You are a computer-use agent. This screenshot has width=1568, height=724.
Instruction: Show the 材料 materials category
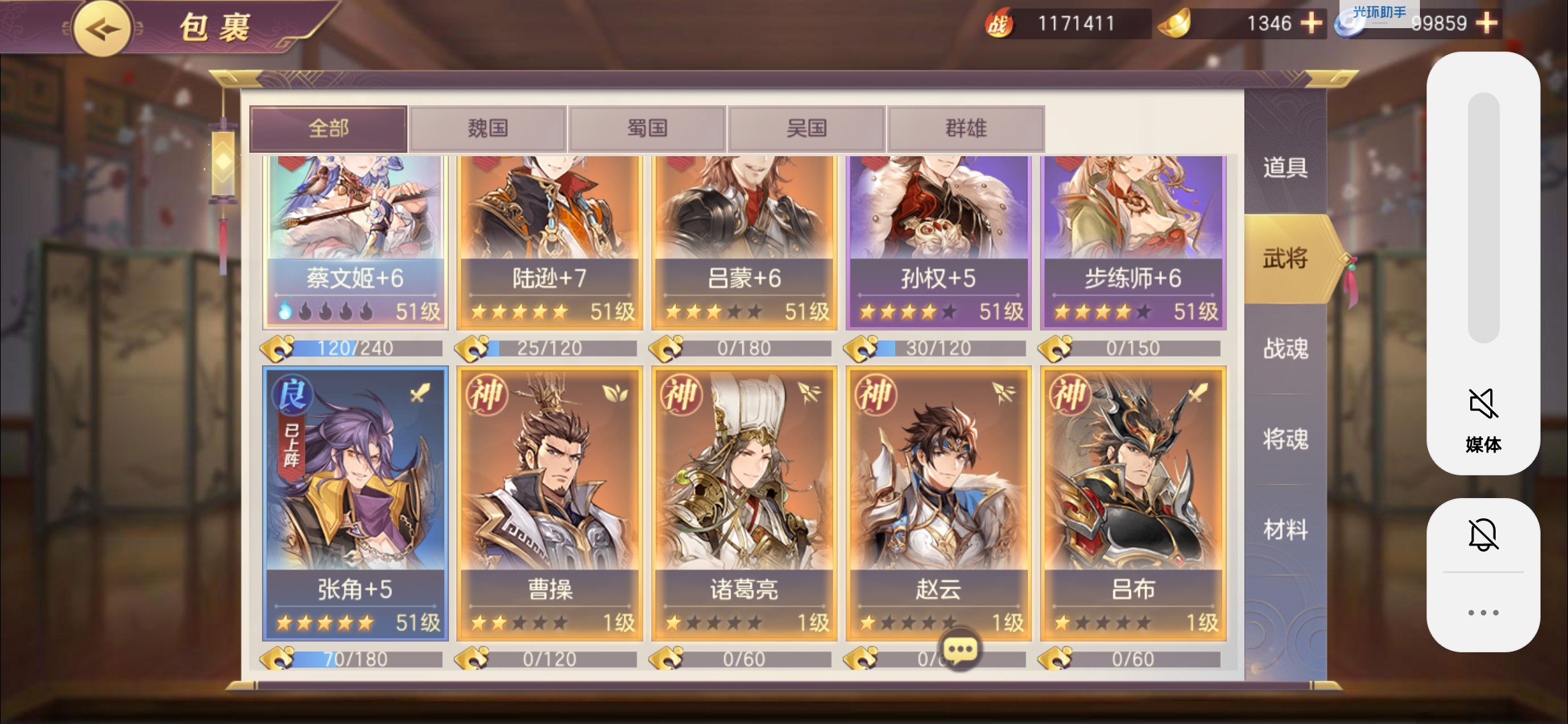click(x=1285, y=530)
